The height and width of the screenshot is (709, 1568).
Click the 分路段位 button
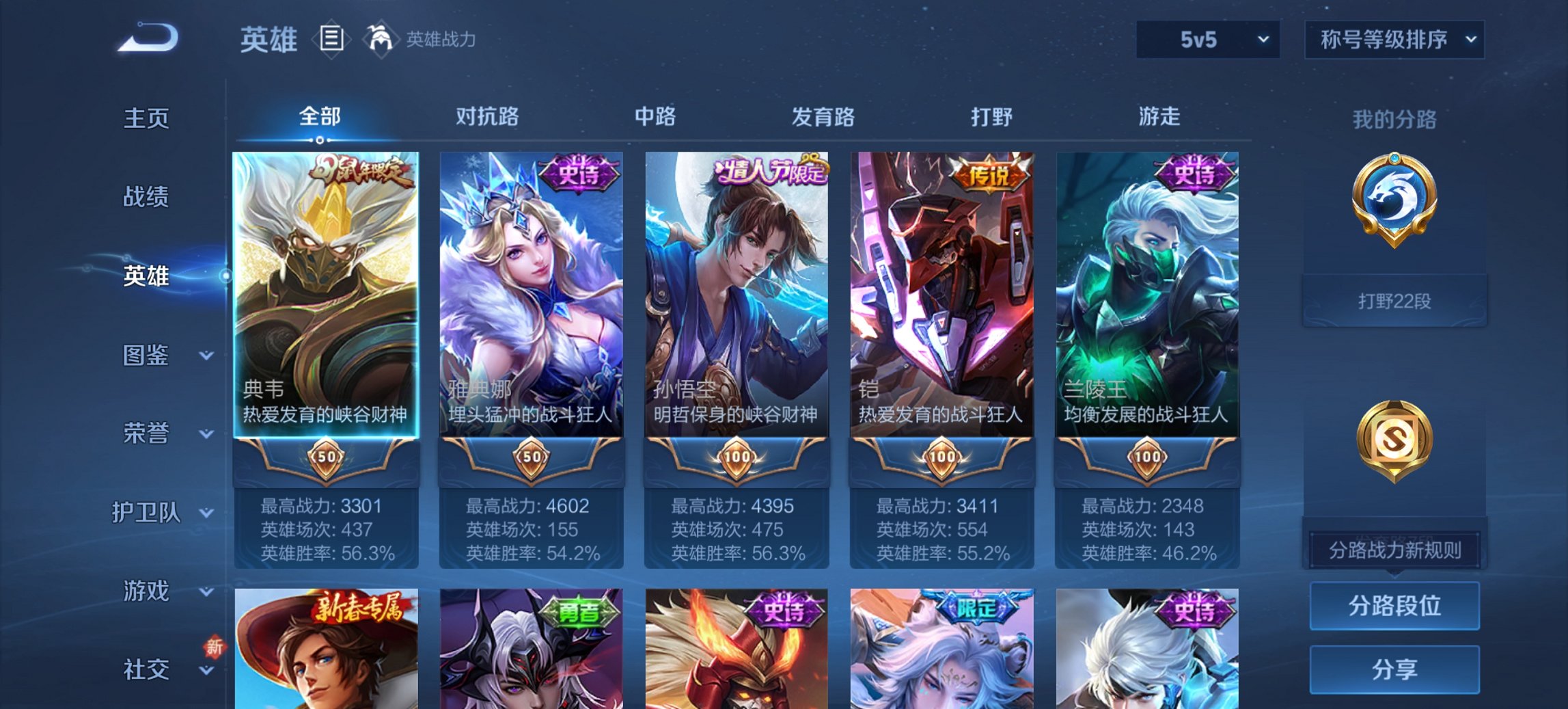pos(1394,606)
